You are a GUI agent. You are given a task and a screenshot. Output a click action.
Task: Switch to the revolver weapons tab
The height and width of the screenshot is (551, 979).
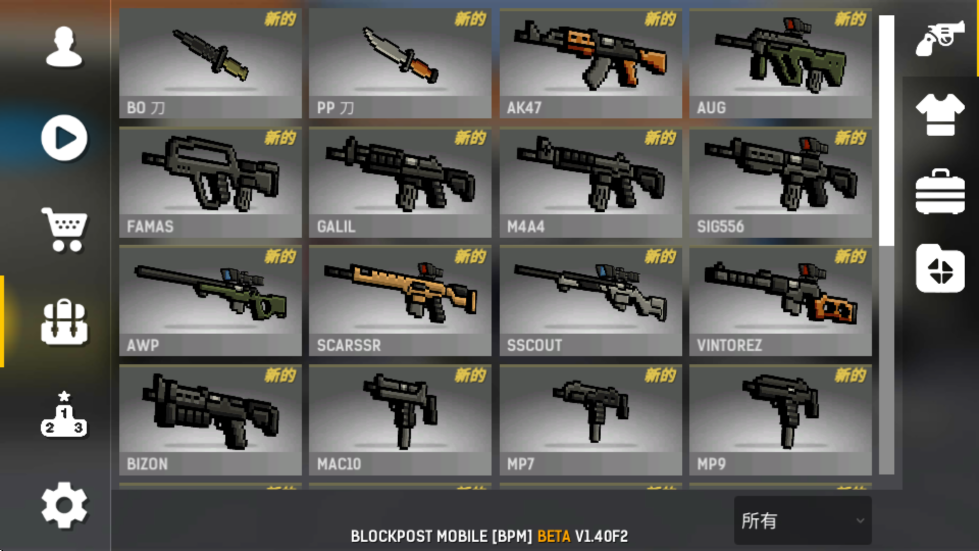(x=940, y=39)
